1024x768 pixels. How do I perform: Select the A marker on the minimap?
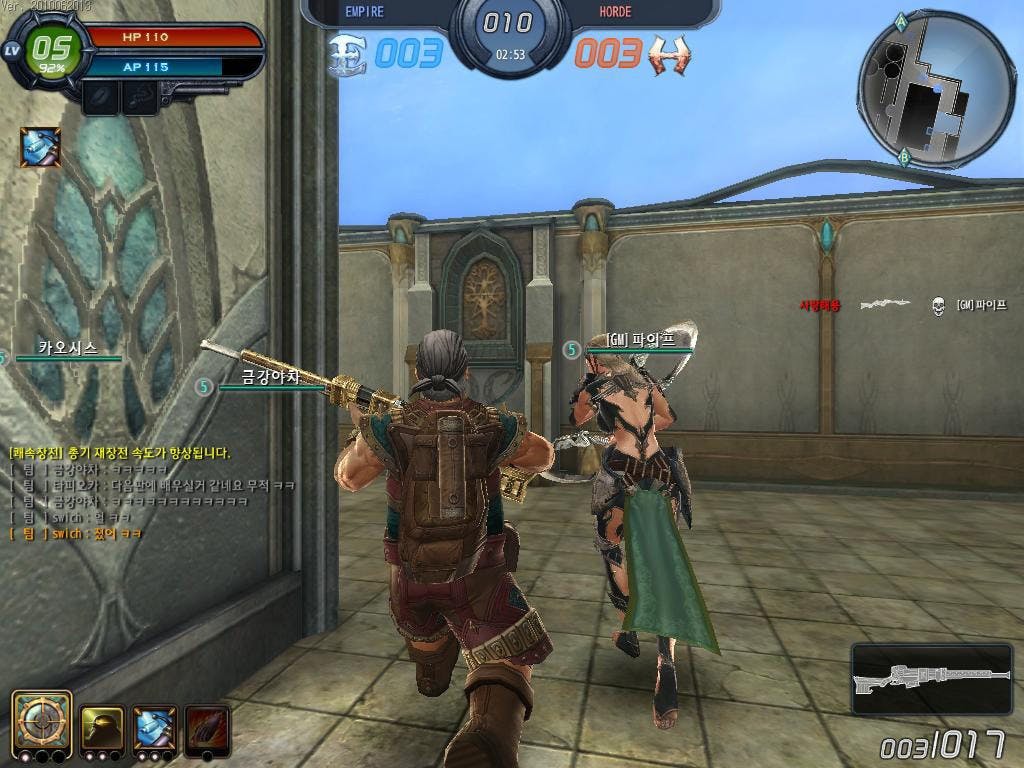coord(902,20)
